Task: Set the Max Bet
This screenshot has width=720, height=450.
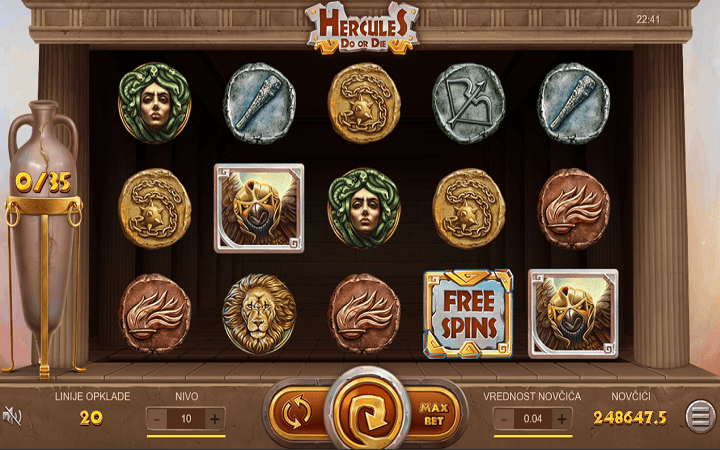Action: pos(432,412)
